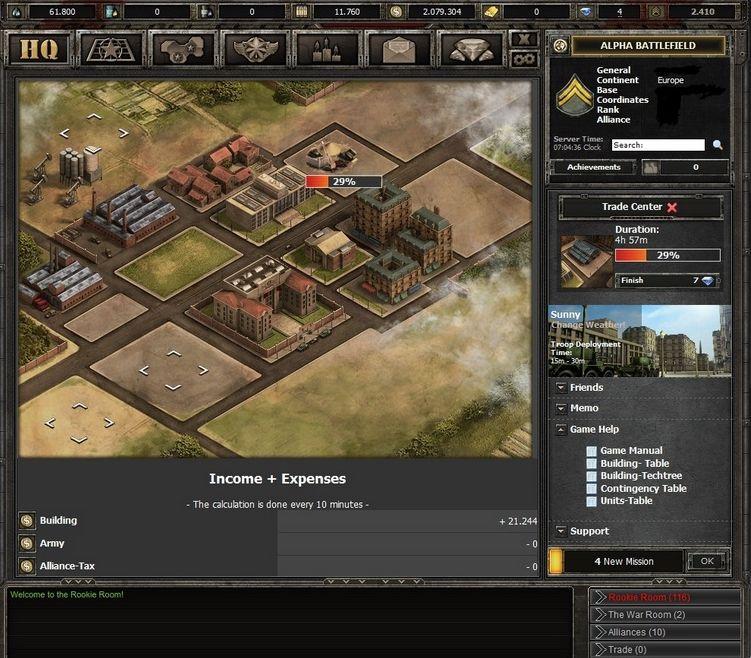Cancel Trade Center construction with red X
This screenshot has height=658, width=751.
(672, 207)
